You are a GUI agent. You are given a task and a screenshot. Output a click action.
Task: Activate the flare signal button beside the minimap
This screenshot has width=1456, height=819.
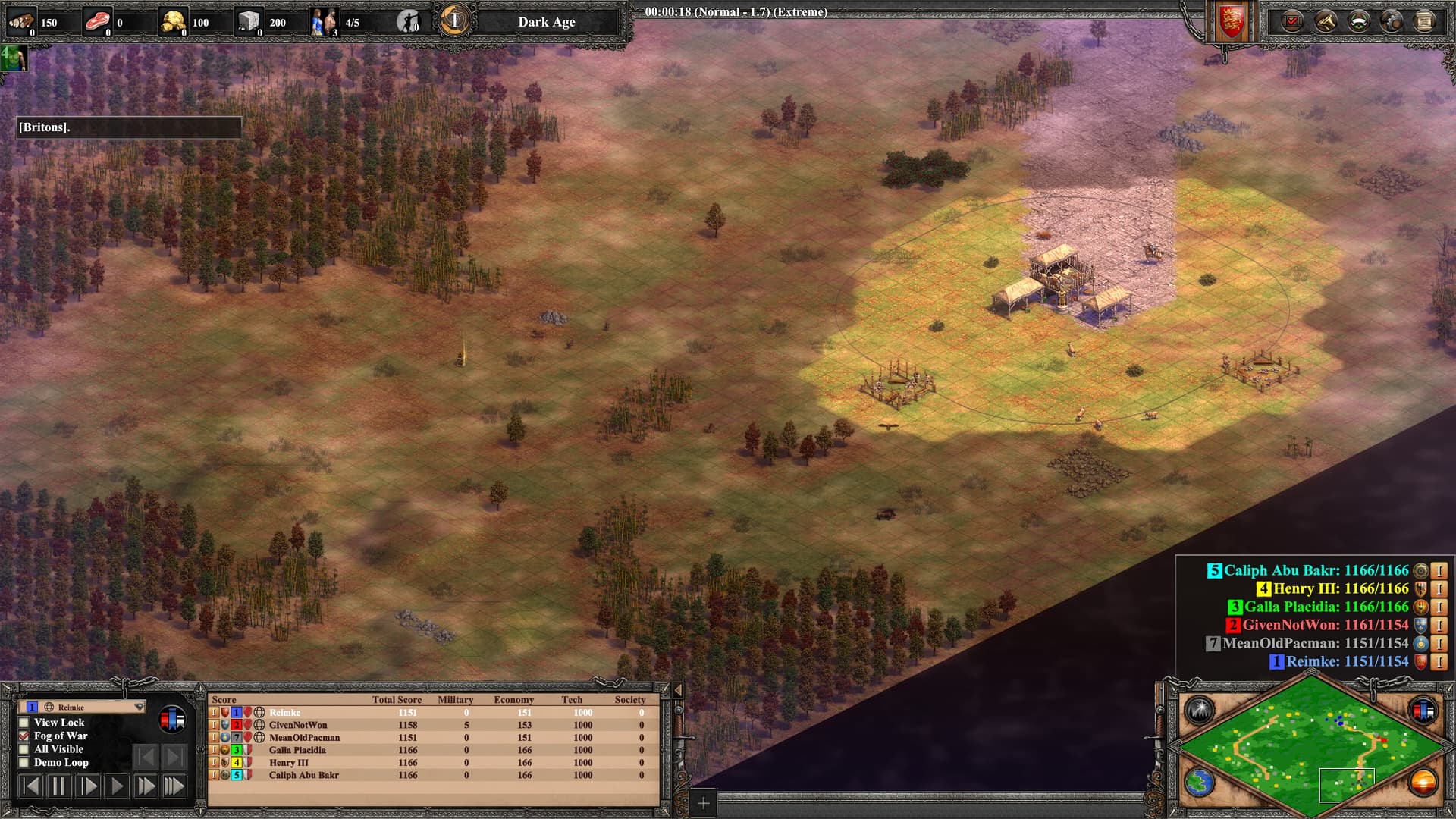pos(1200,710)
